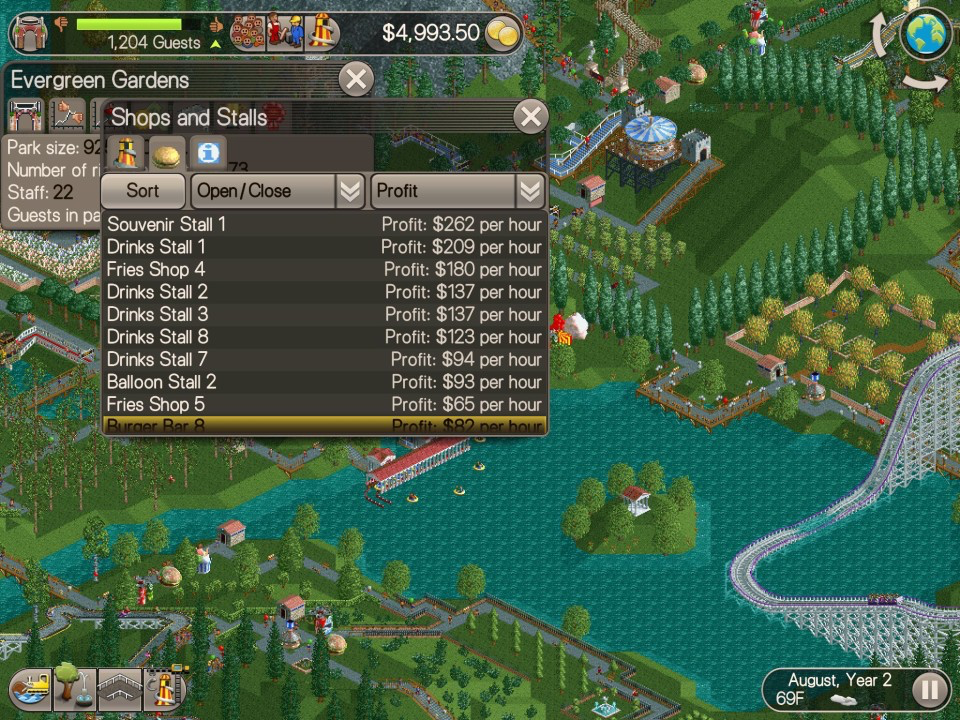Open finances via the gold coins icon

click(503, 34)
